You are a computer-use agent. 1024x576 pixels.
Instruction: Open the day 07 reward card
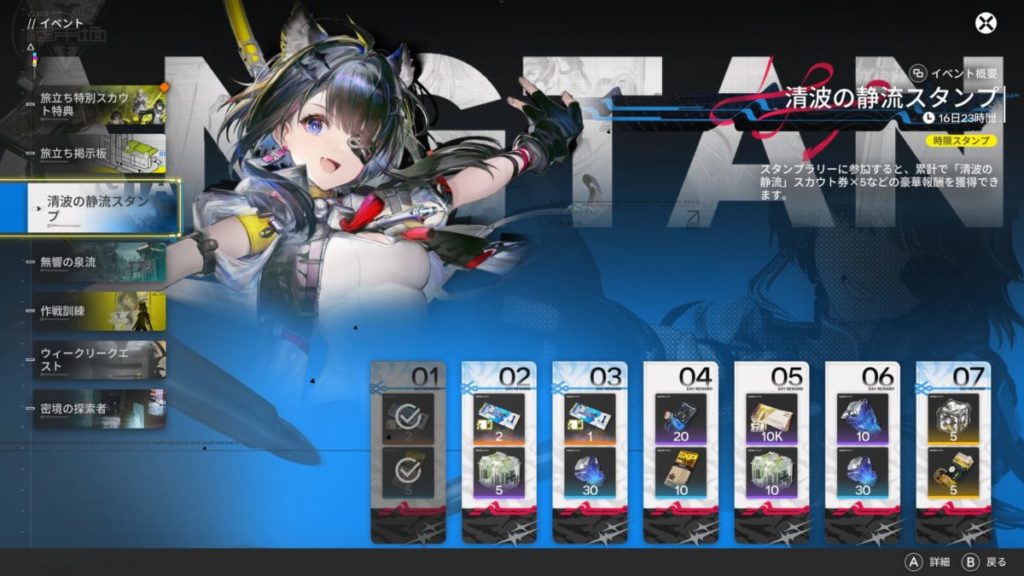(x=954, y=452)
